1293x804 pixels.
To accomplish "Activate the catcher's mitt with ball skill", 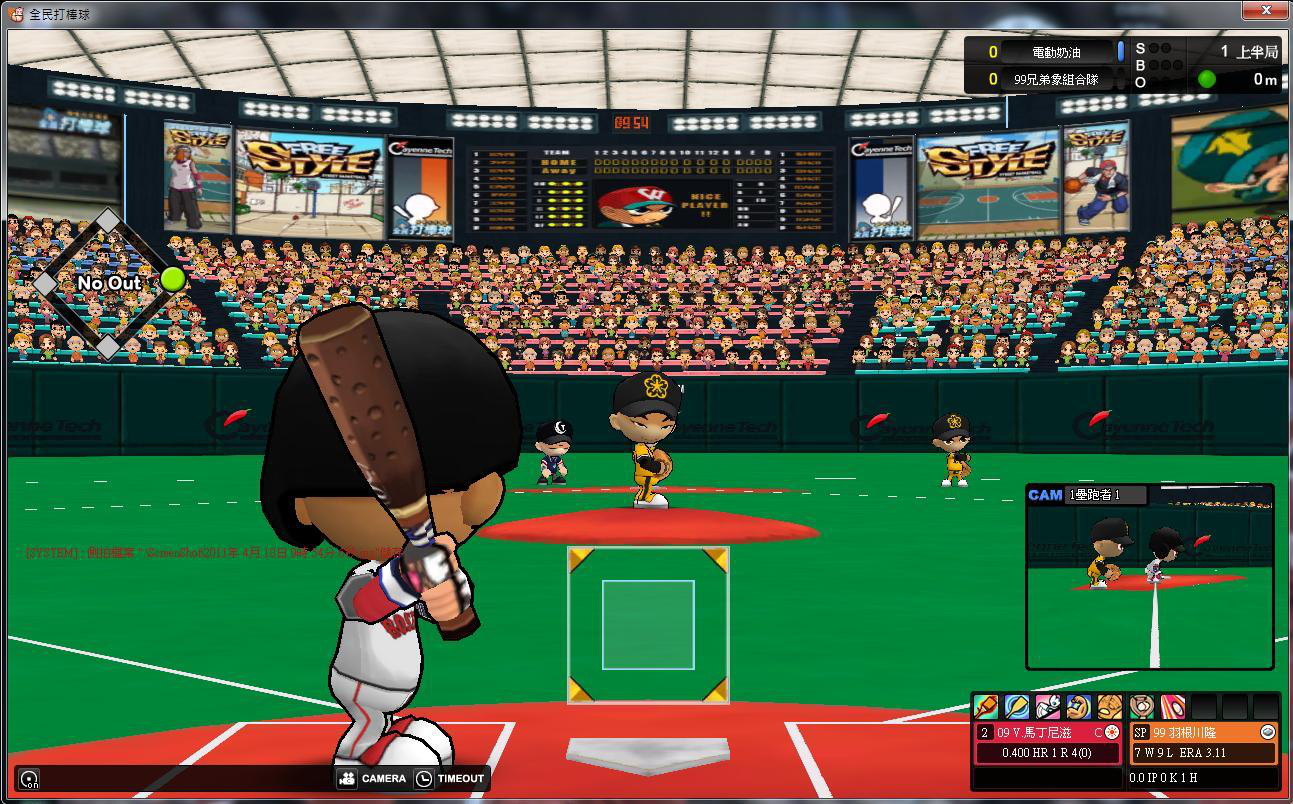I will [1141, 707].
